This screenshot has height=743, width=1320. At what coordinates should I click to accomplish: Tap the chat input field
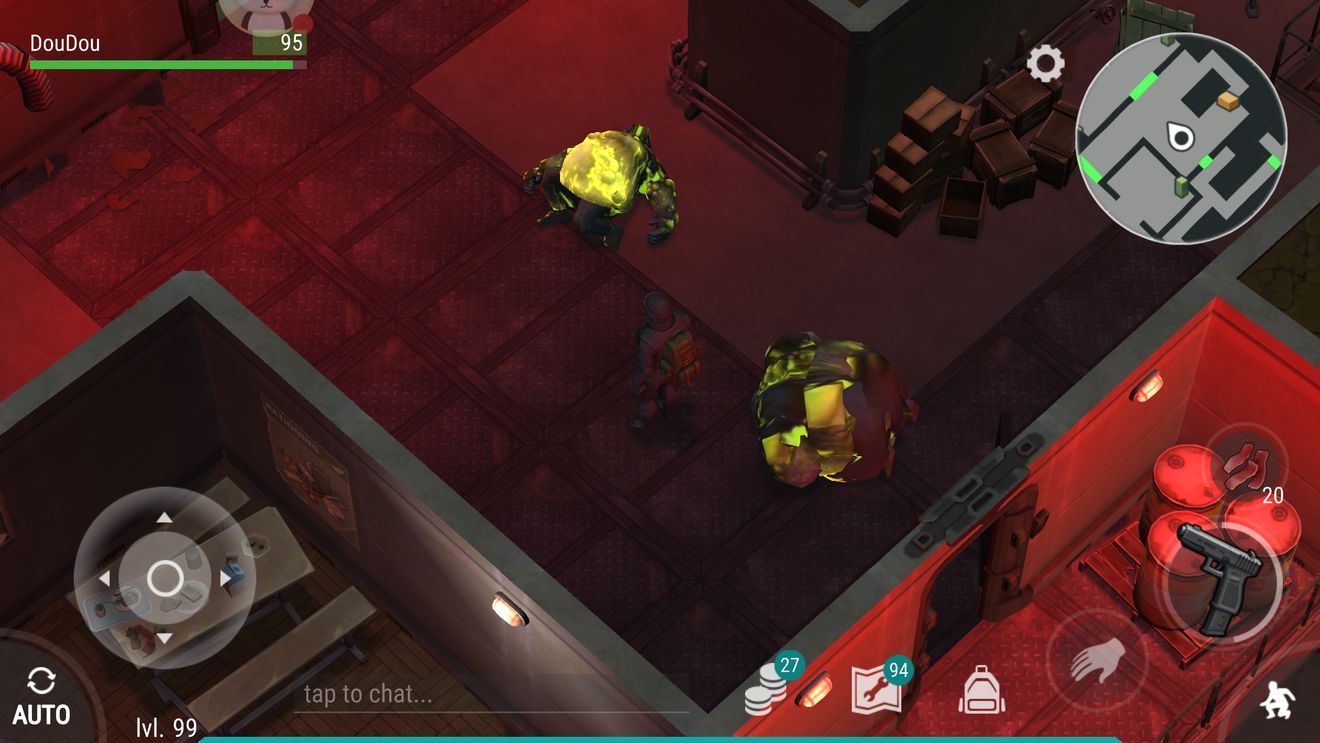click(490, 694)
